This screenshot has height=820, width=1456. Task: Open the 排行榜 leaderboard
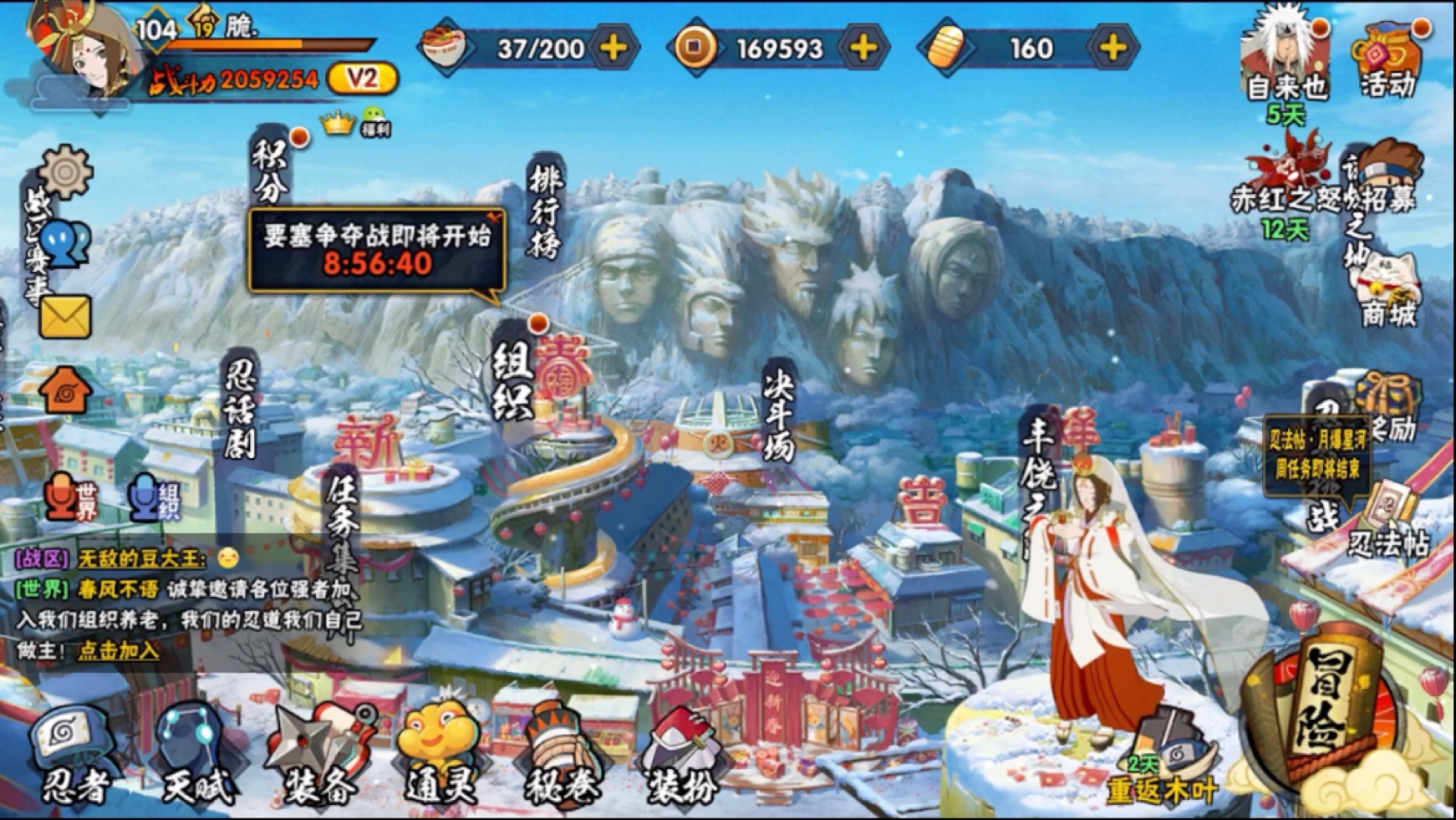pos(544,209)
